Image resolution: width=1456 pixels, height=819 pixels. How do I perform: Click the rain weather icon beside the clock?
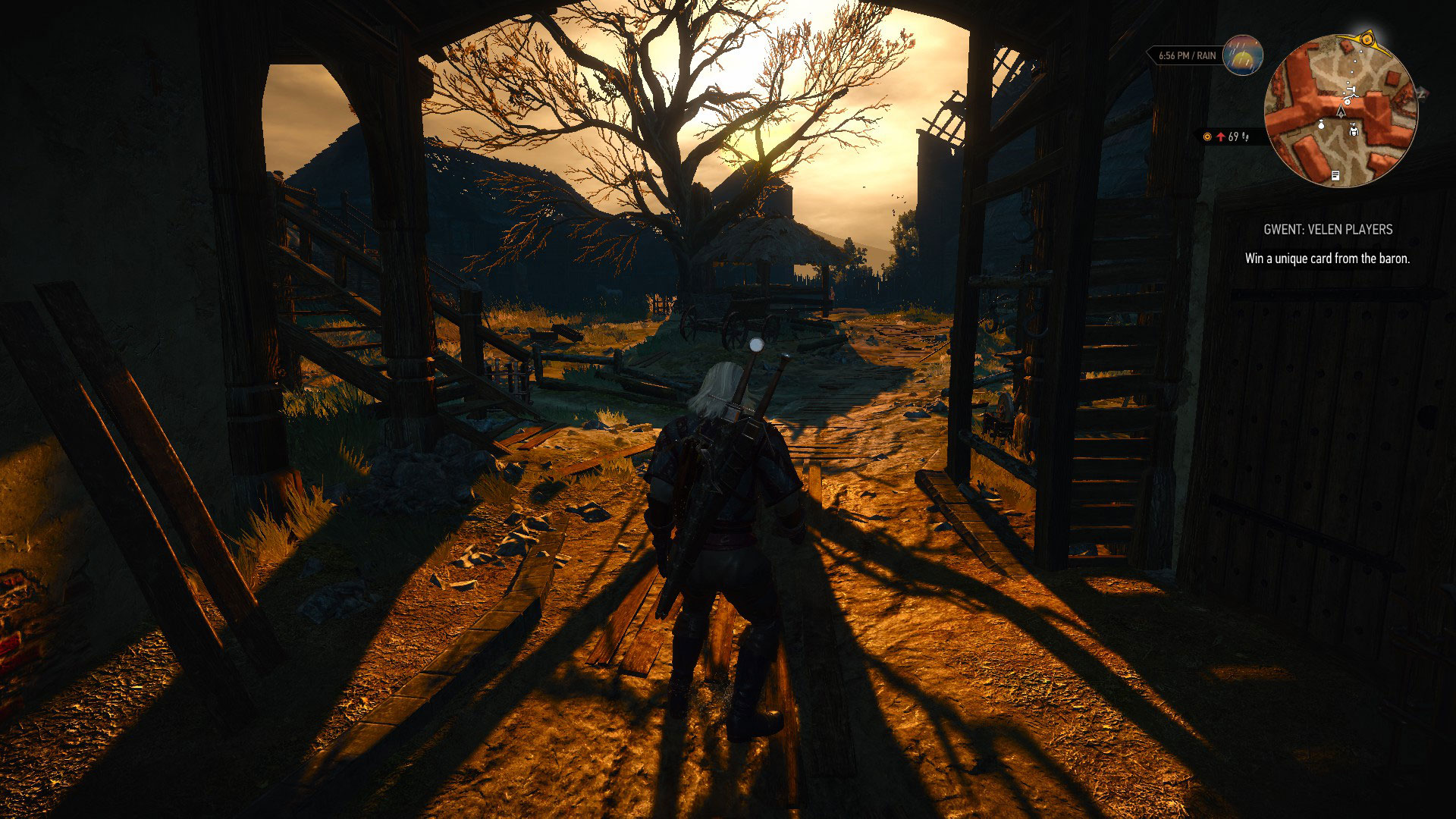point(1241,56)
